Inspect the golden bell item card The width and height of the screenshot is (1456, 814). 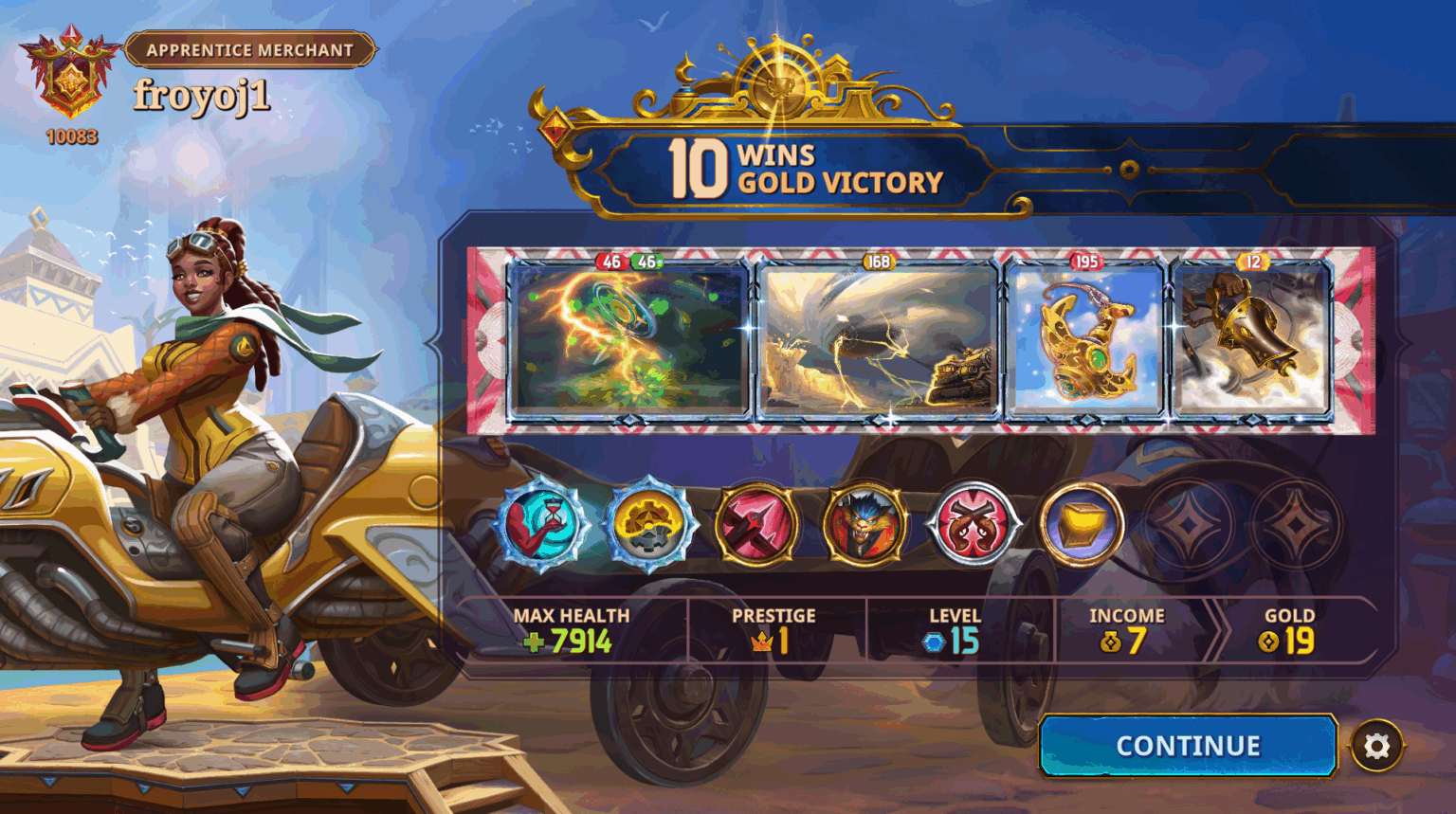coord(1252,341)
